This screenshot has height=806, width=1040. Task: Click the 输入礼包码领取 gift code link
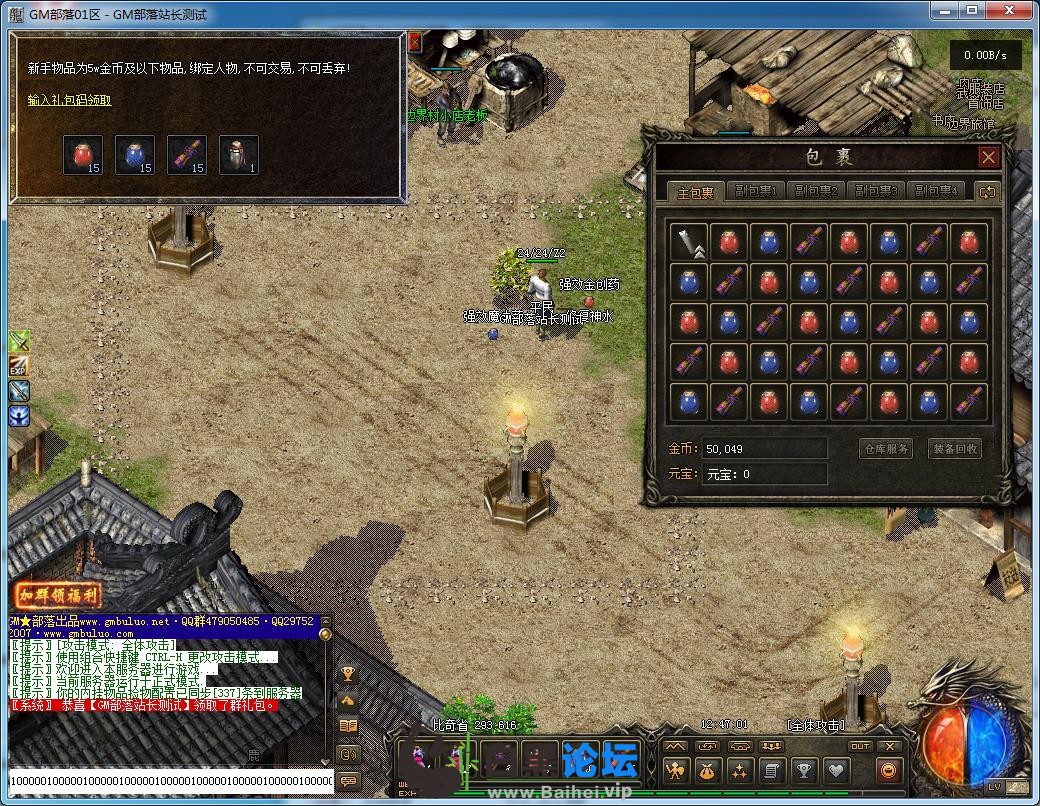coord(70,100)
